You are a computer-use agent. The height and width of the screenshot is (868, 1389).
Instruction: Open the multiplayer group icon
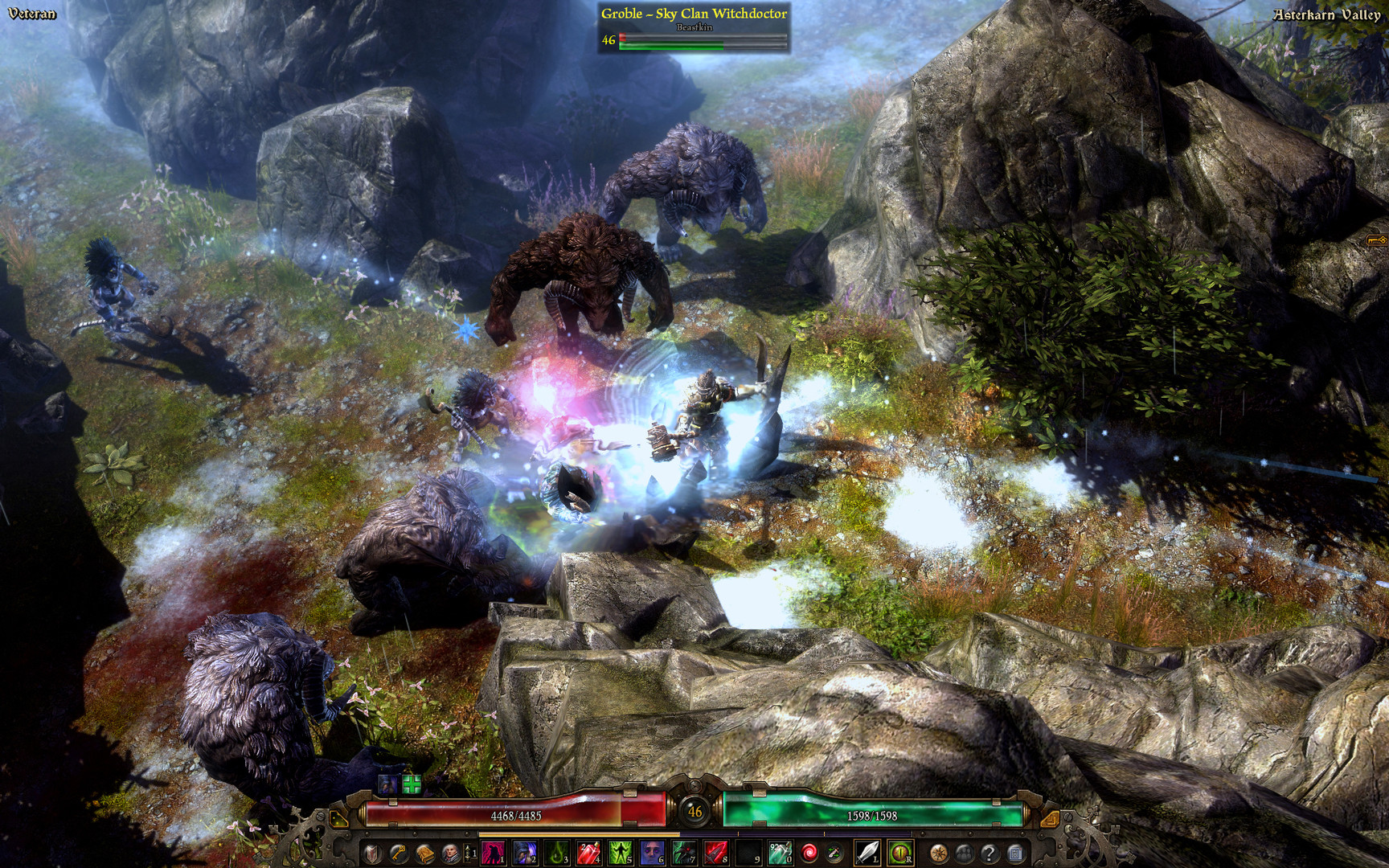point(964,854)
